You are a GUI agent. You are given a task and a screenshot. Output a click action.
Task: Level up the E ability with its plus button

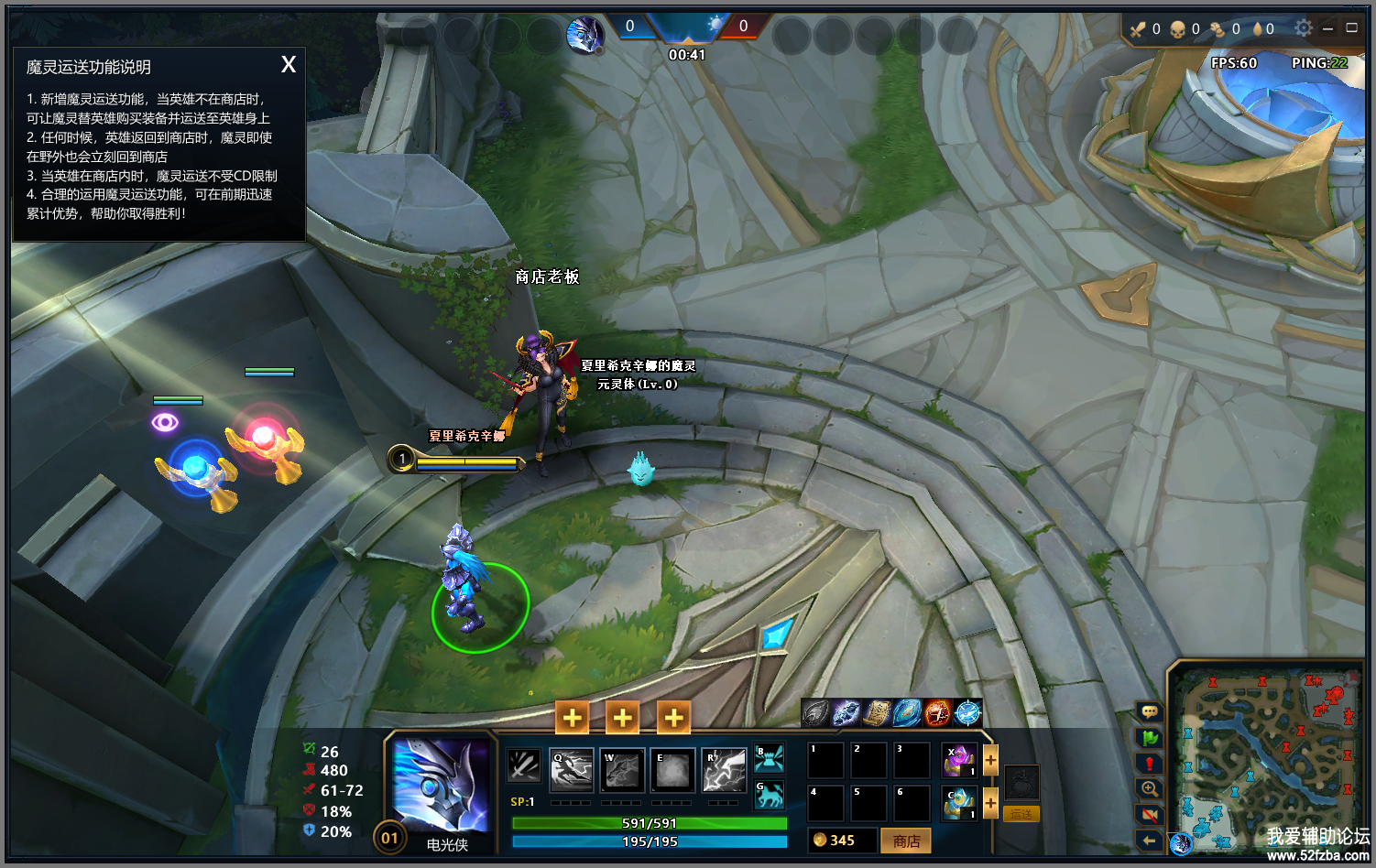(x=673, y=718)
